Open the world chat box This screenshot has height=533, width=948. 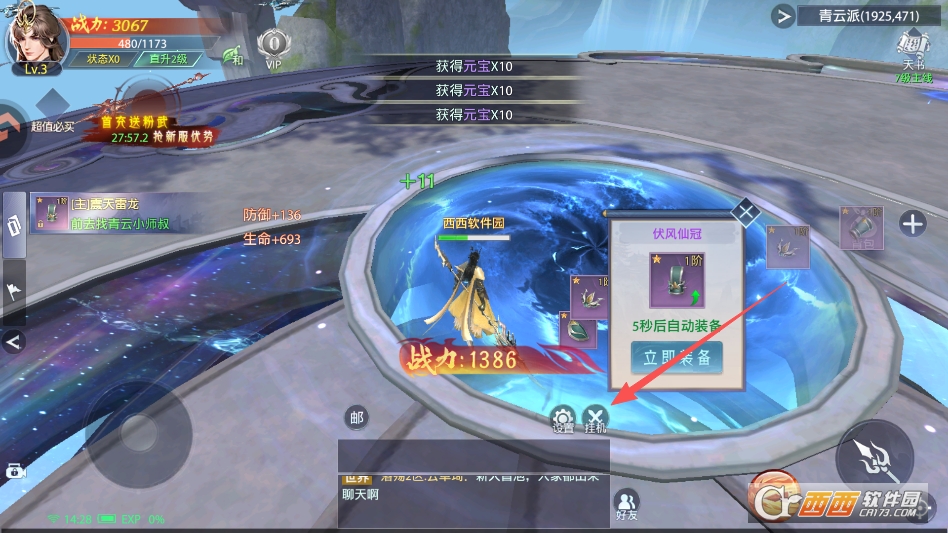click(472, 492)
